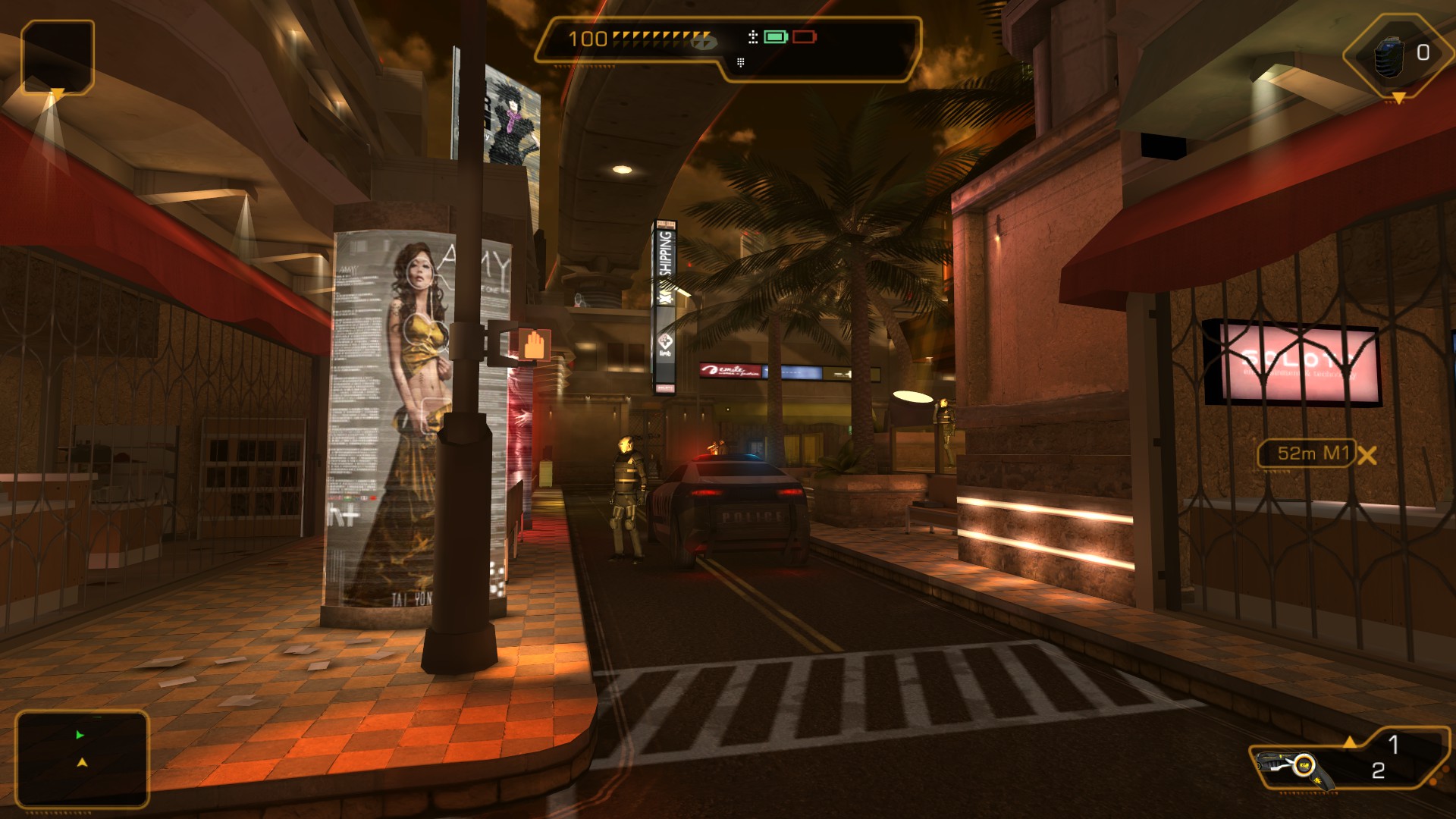
Task: Open the empty panel with the orange arrow
Action: coord(58,56)
